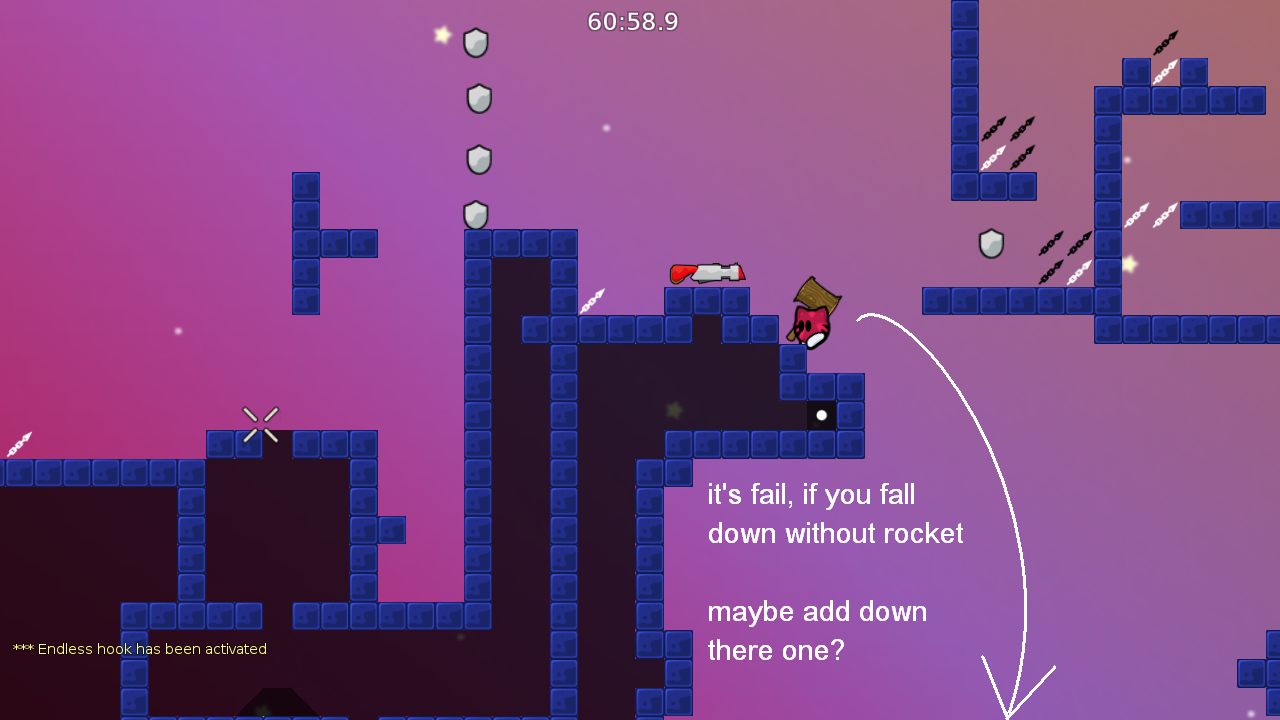Click the bright star at the top left
Viewport: 1280px width, 720px height.
(x=440, y=33)
